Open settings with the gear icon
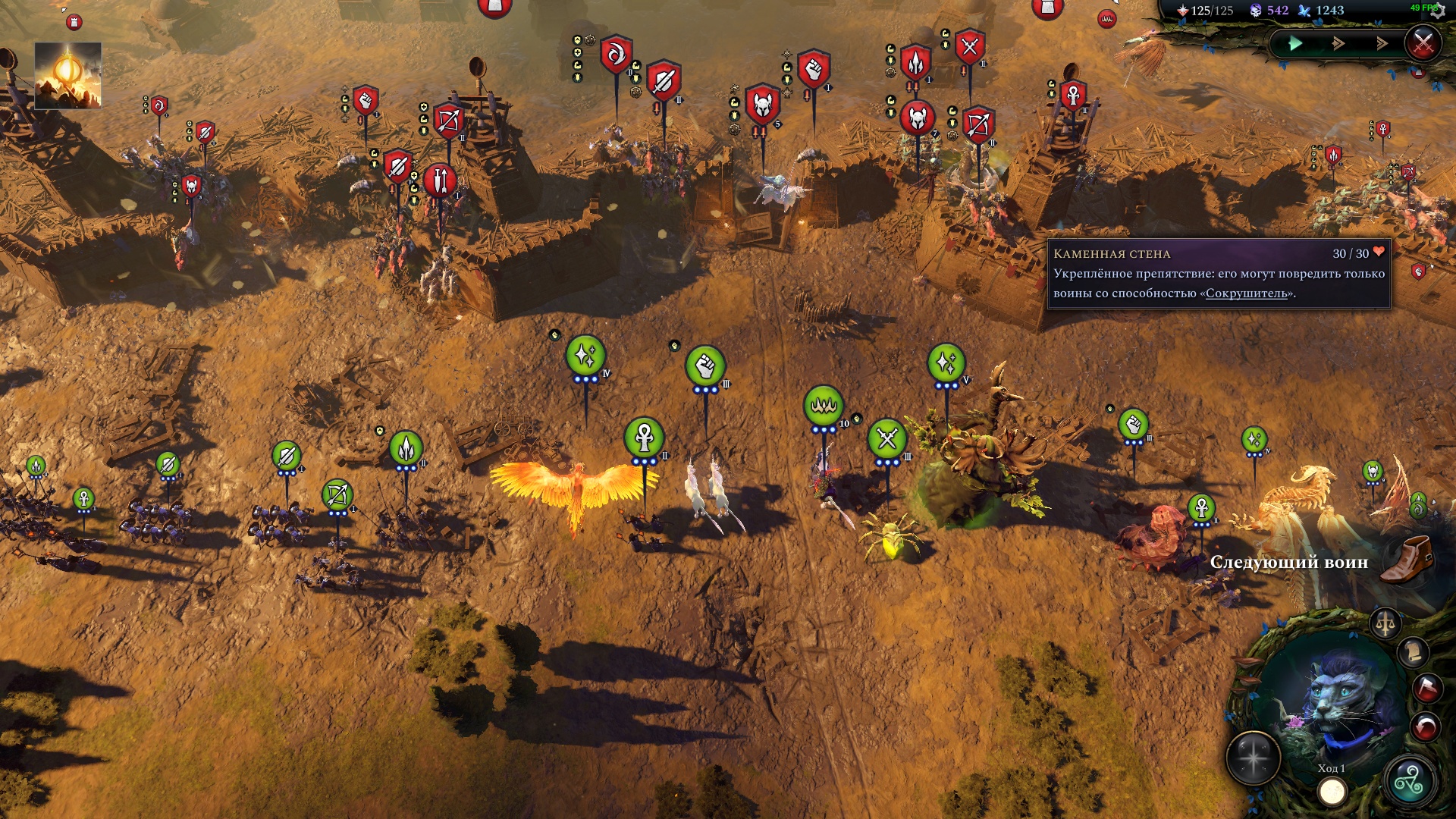 pyautogui.click(x=1437, y=11)
